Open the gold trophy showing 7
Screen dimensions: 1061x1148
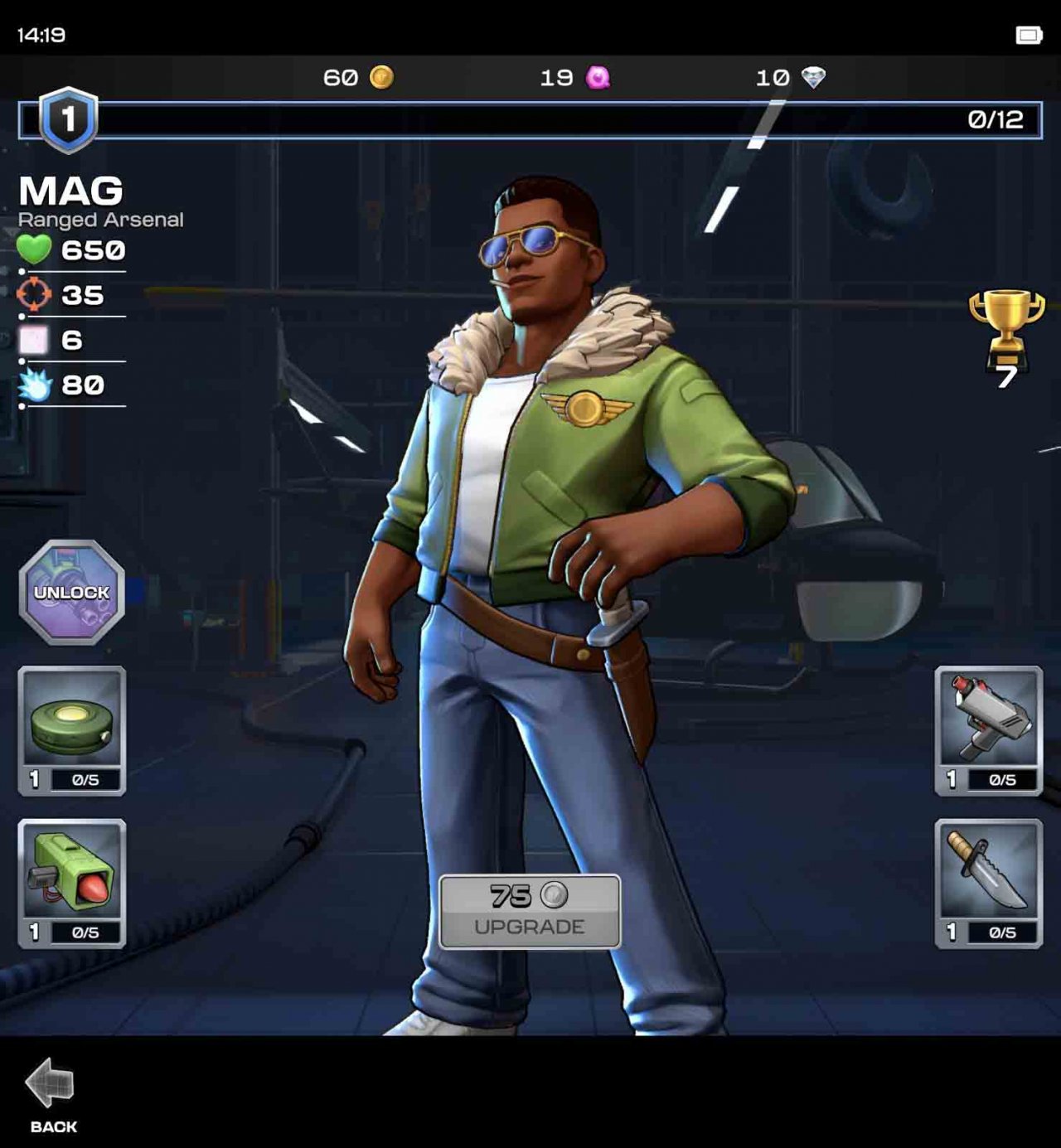coord(1004,325)
